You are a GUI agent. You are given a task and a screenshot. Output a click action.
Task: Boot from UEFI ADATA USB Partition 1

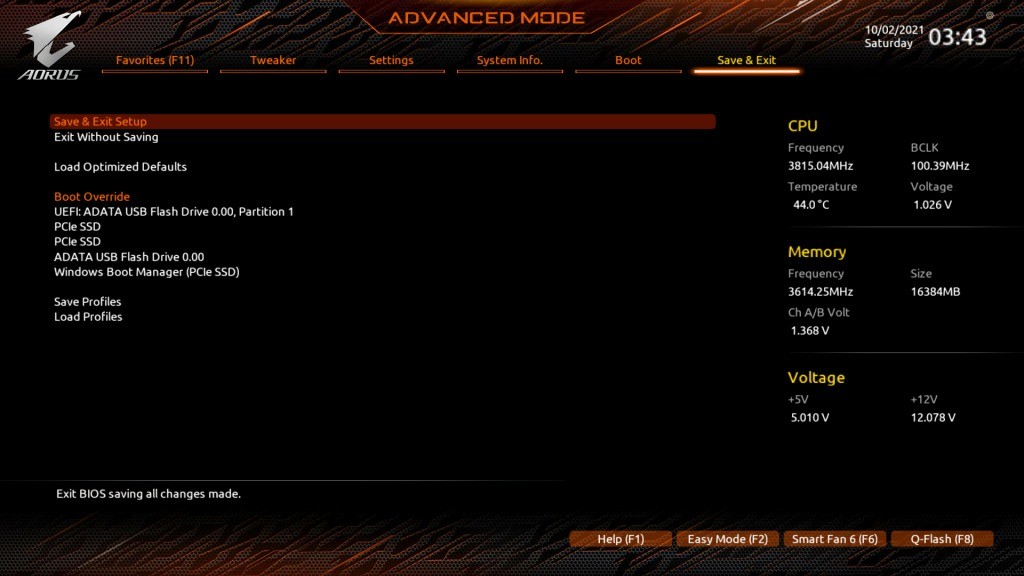pos(174,212)
